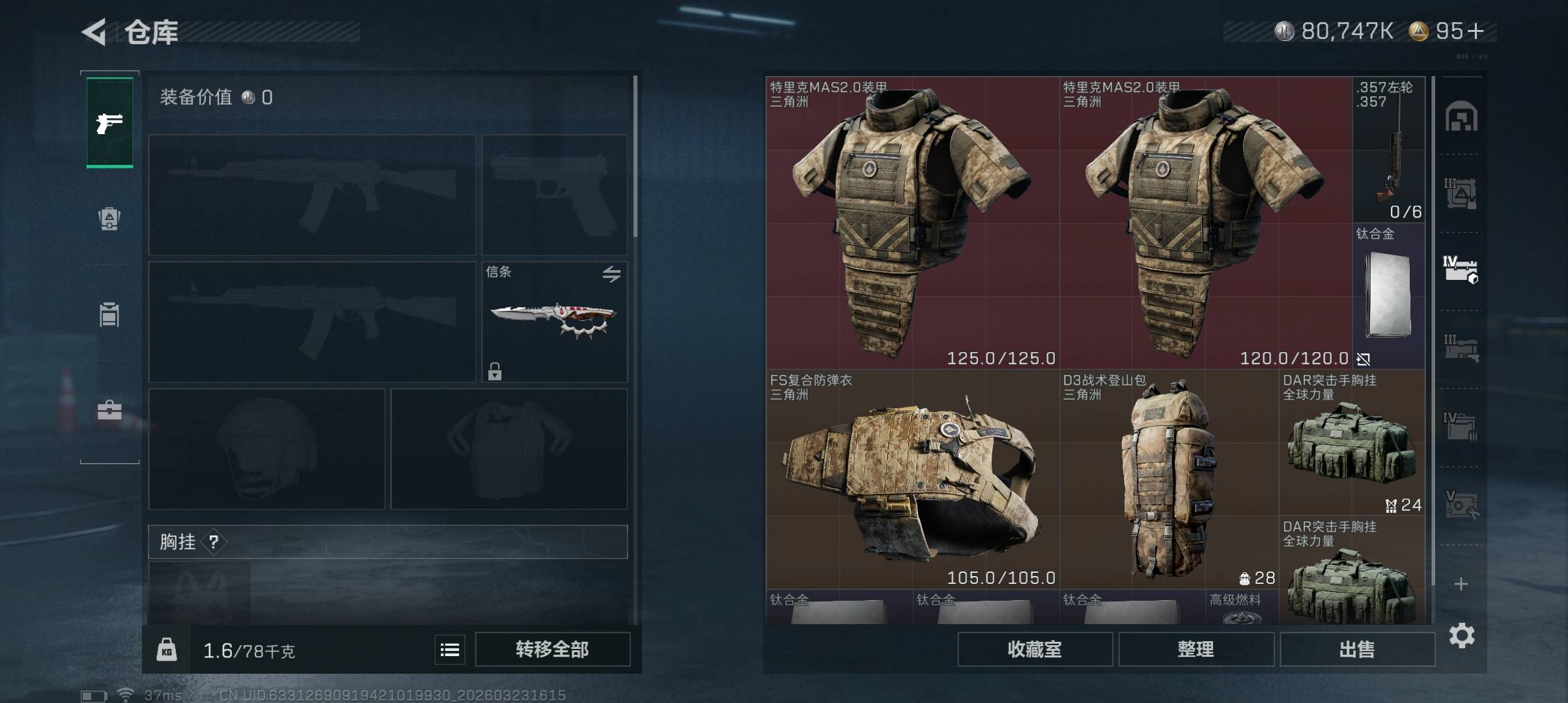Screen dimensions: 1568x703
Task: Pick the .357左轮 revolver item
Action: click(1388, 150)
